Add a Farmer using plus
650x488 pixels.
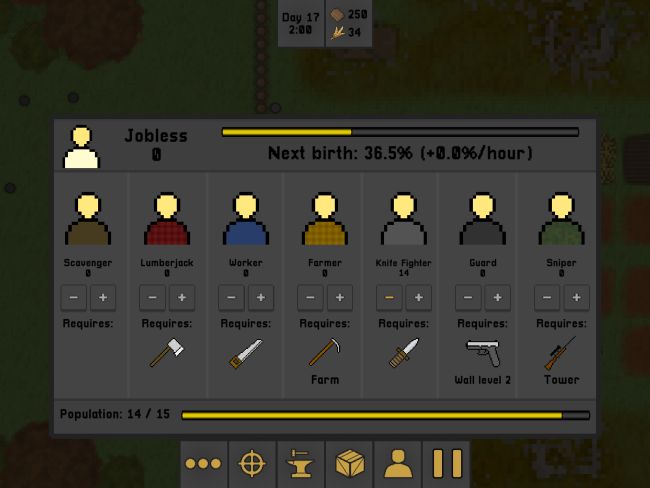point(339,298)
